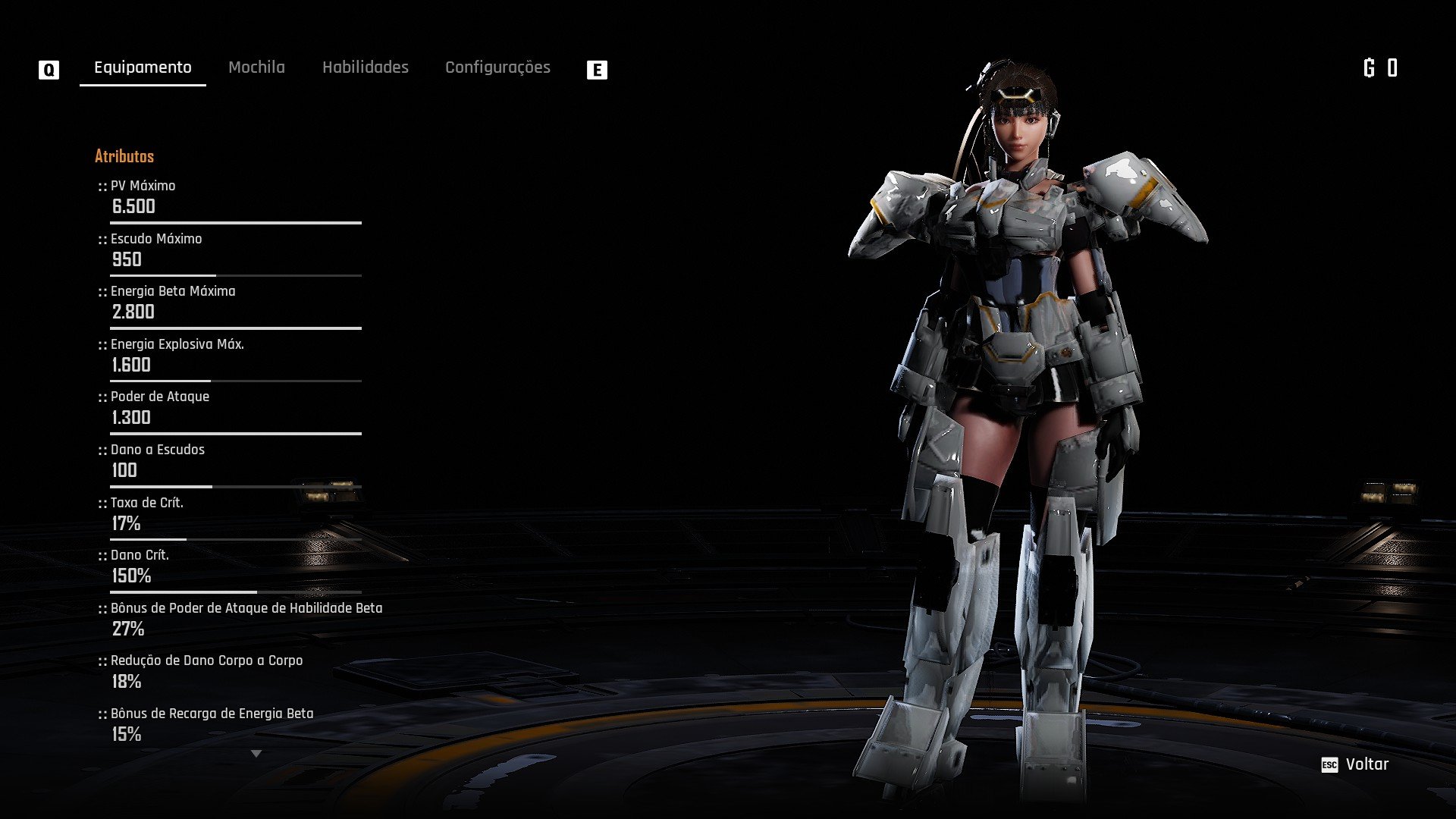
Task: Open the Mochila tab
Action: 256,67
